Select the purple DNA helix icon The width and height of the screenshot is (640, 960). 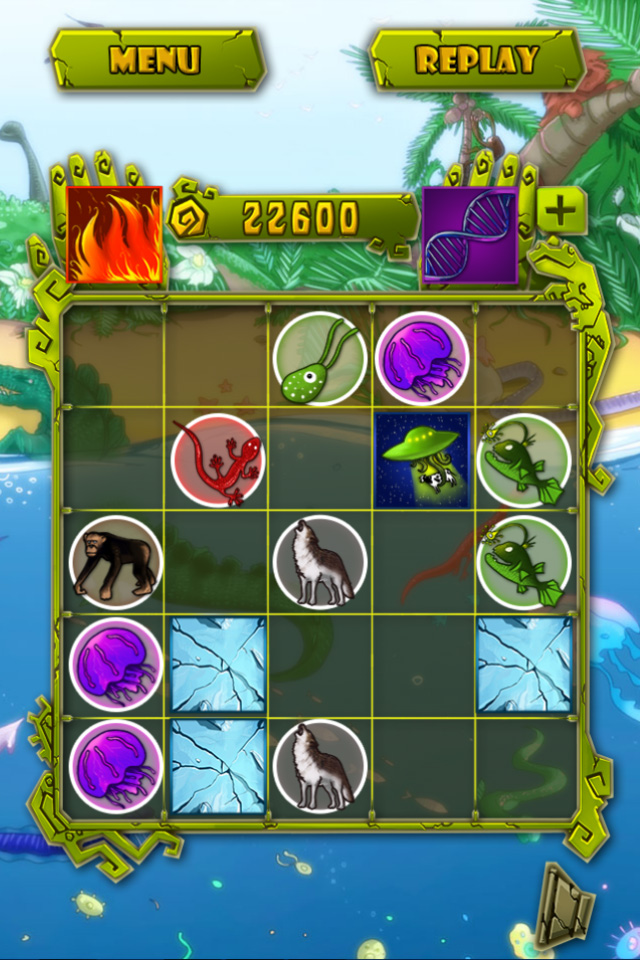pos(469,234)
